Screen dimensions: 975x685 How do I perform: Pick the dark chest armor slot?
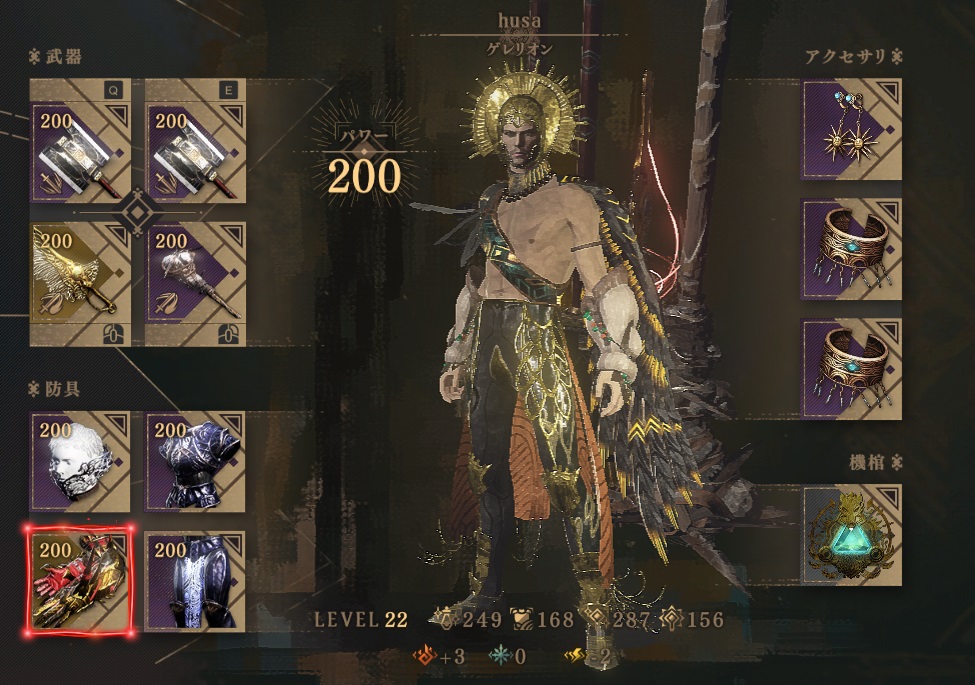coord(196,462)
